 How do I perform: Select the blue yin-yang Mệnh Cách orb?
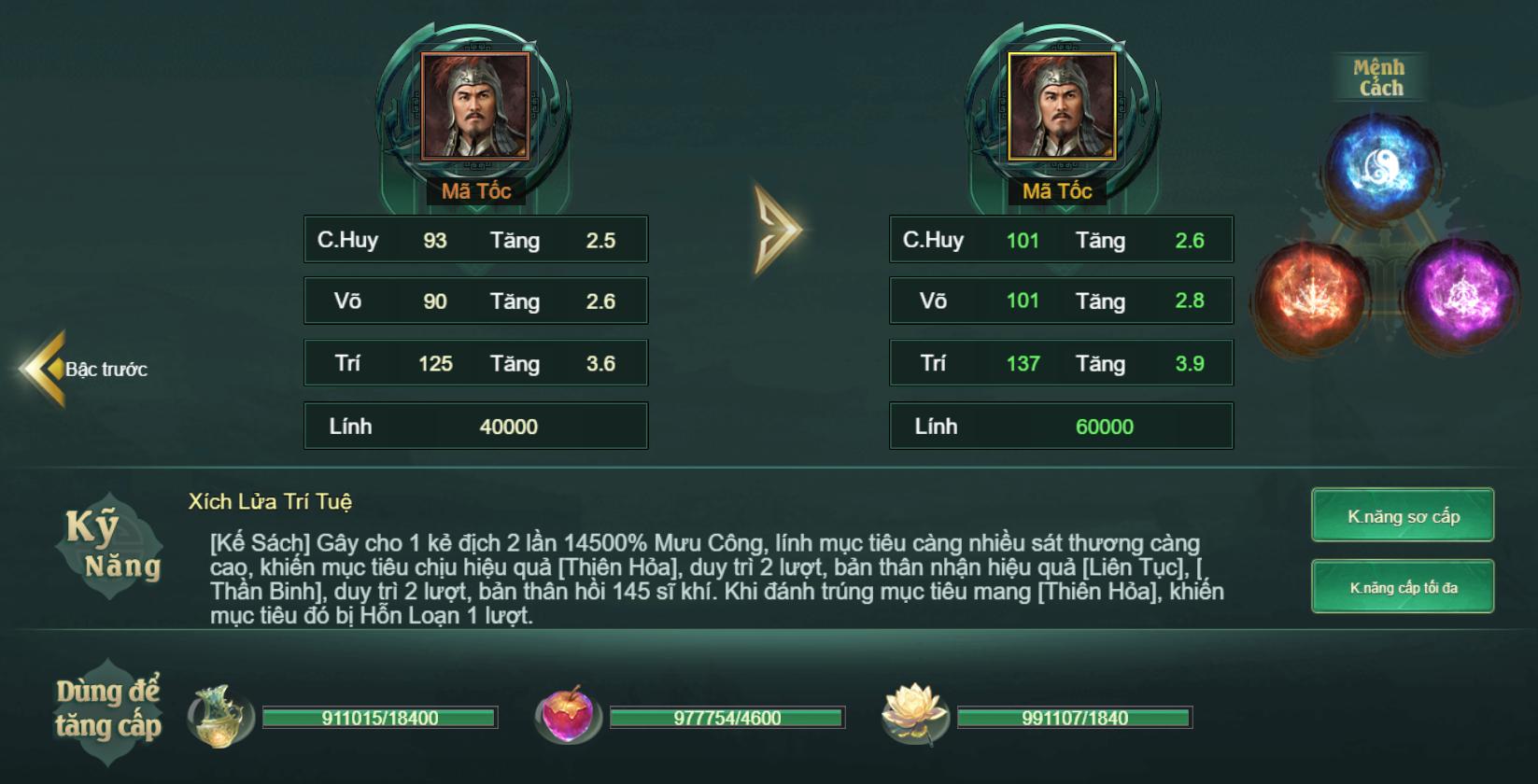pyautogui.click(x=1378, y=167)
